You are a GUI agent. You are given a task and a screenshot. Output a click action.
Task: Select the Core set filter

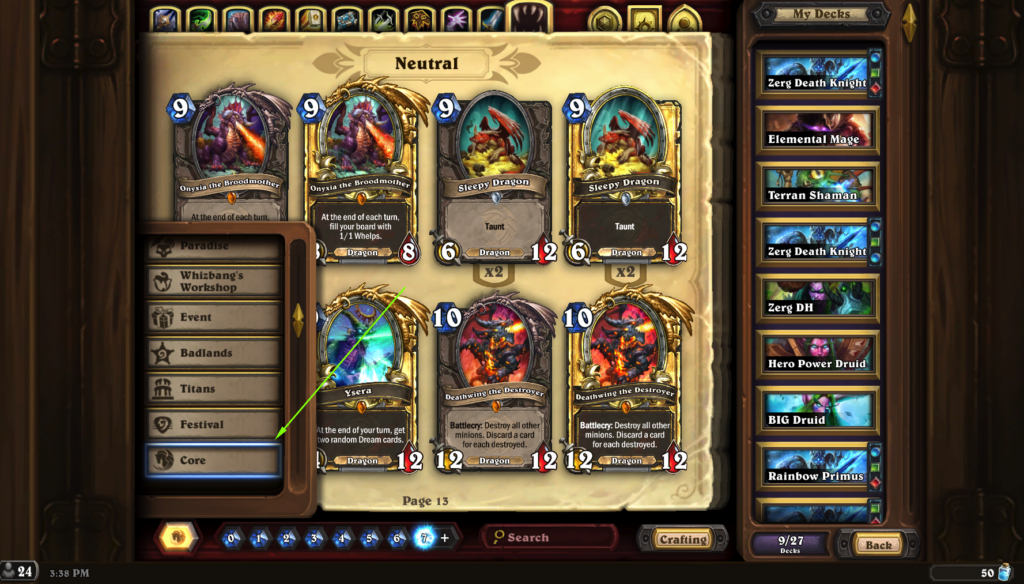click(x=213, y=461)
